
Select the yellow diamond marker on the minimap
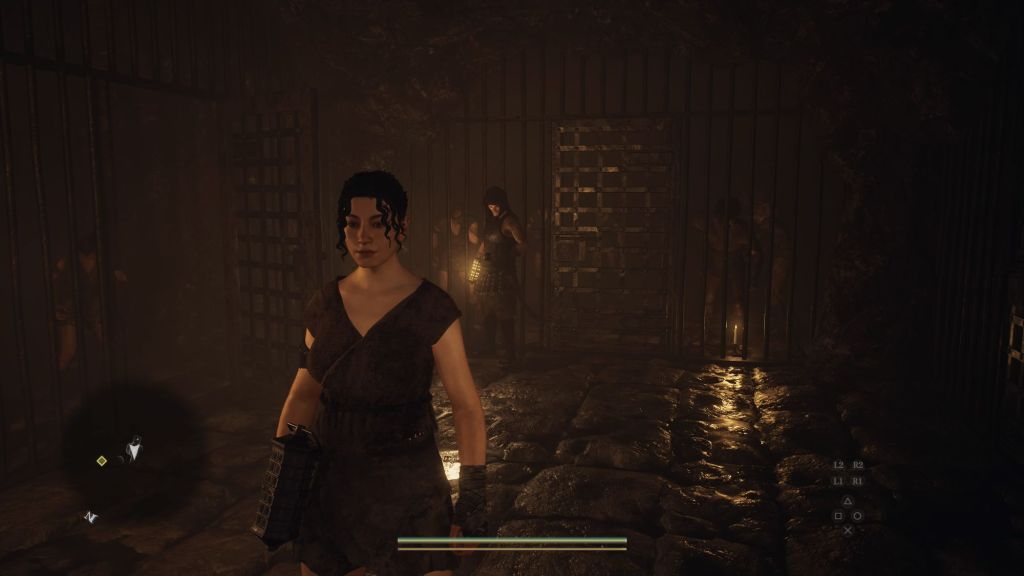(101, 460)
